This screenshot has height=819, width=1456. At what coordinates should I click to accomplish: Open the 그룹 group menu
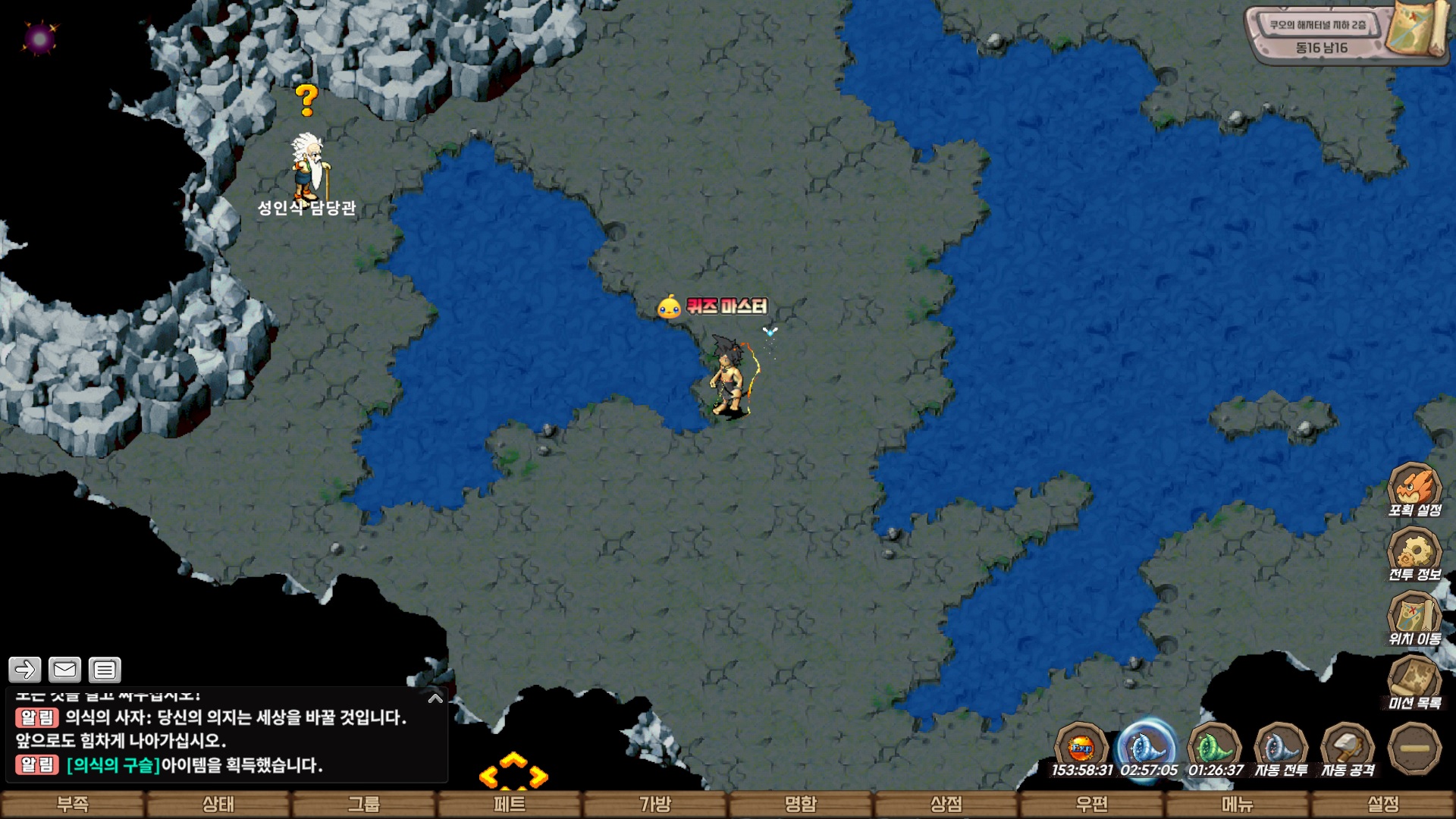coord(364,804)
